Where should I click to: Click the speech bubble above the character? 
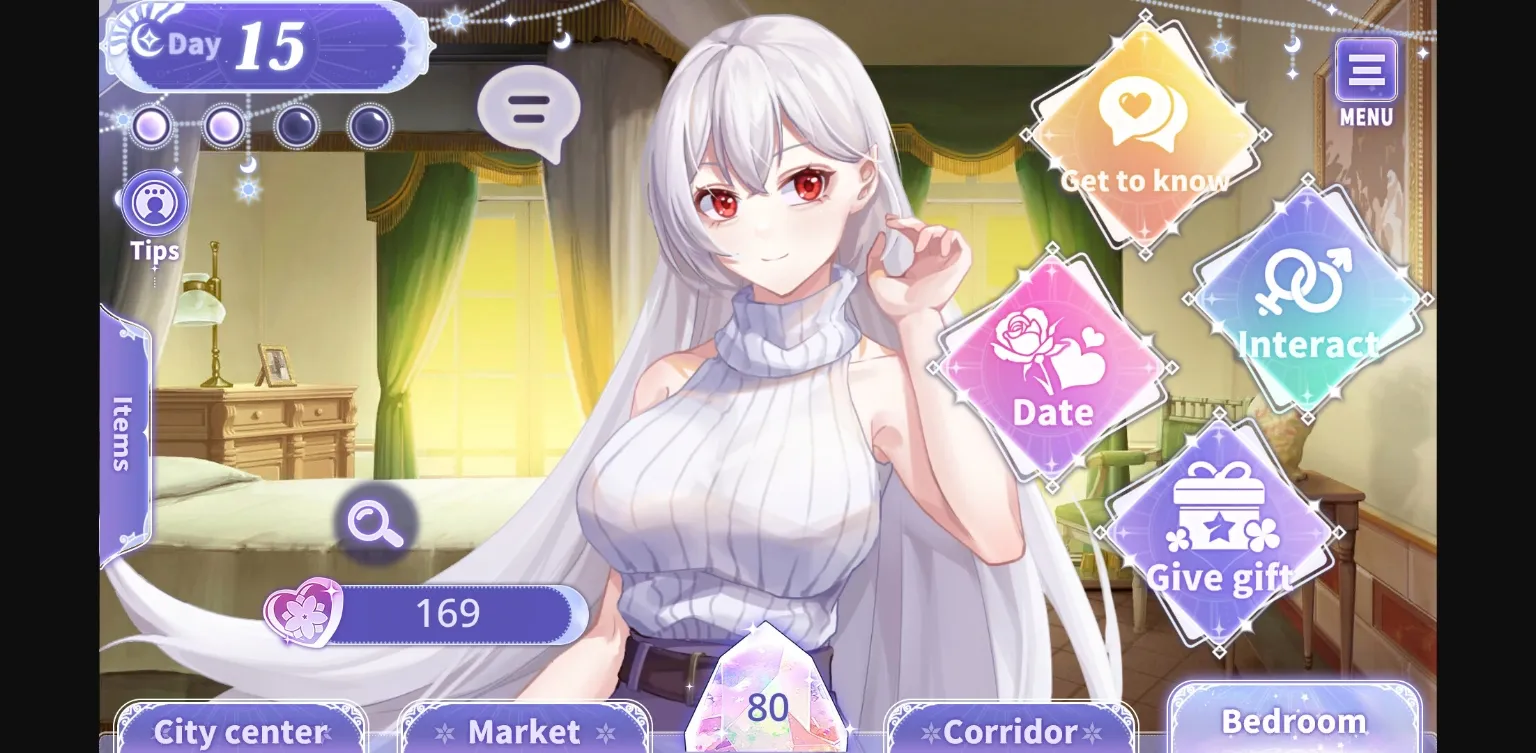pyautogui.click(x=527, y=110)
